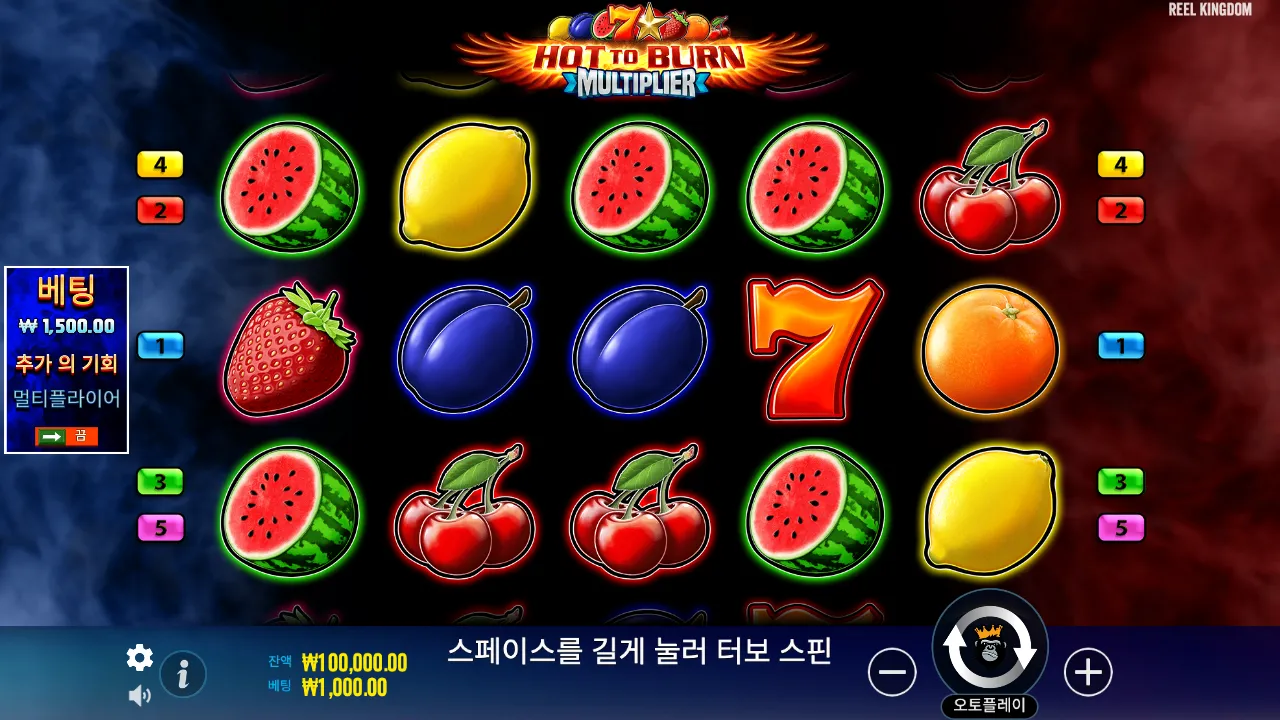1280x720 pixels.
Task: Open the 오토플레이 autoplay menu
Action: [989, 703]
